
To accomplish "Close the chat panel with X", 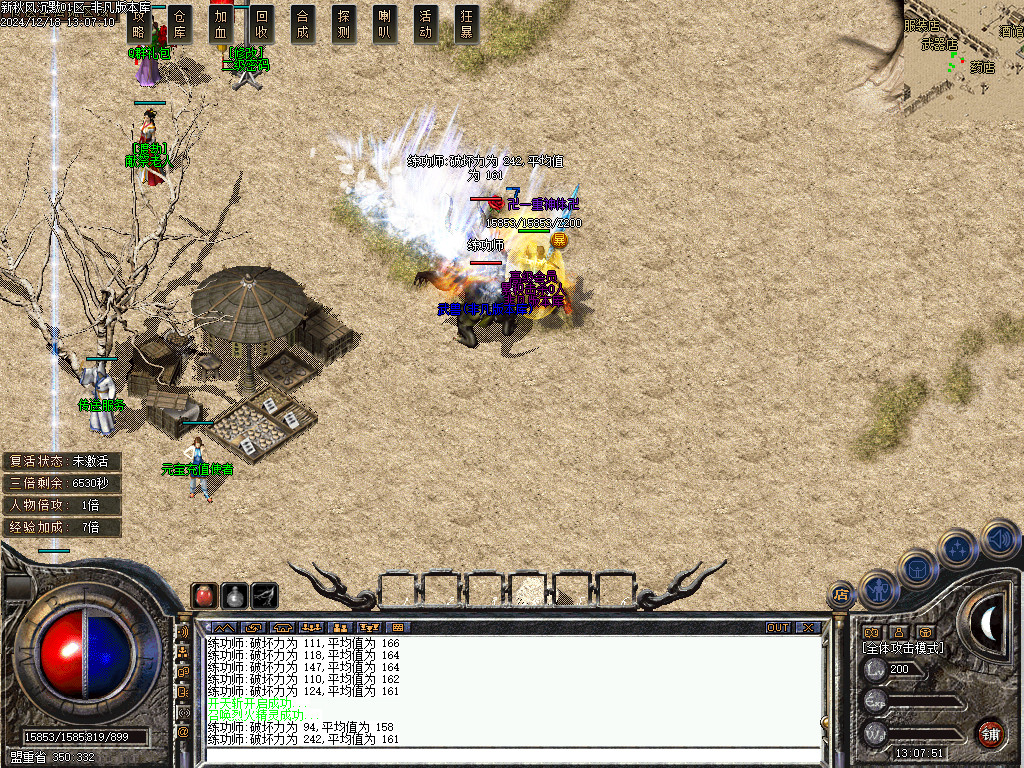I will [x=808, y=628].
